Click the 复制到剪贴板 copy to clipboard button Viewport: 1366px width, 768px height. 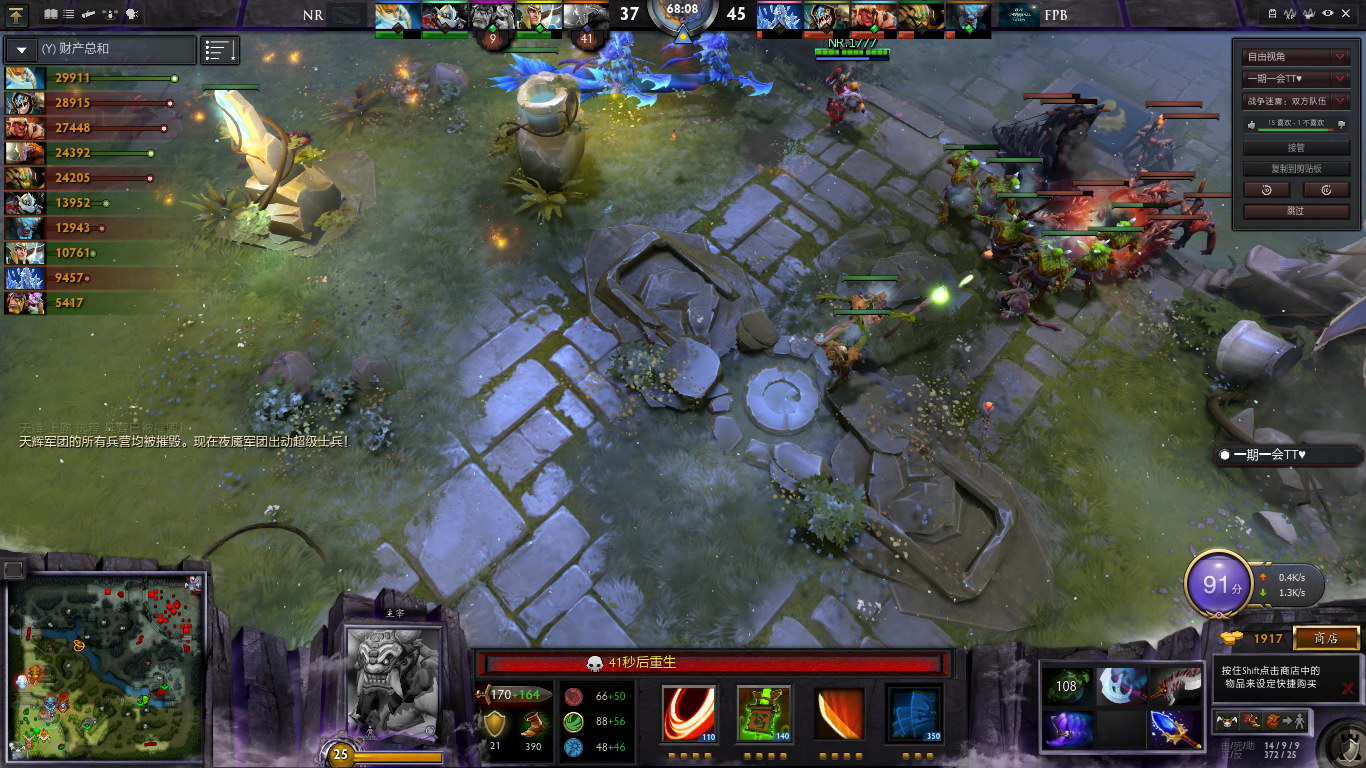[x=1296, y=169]
